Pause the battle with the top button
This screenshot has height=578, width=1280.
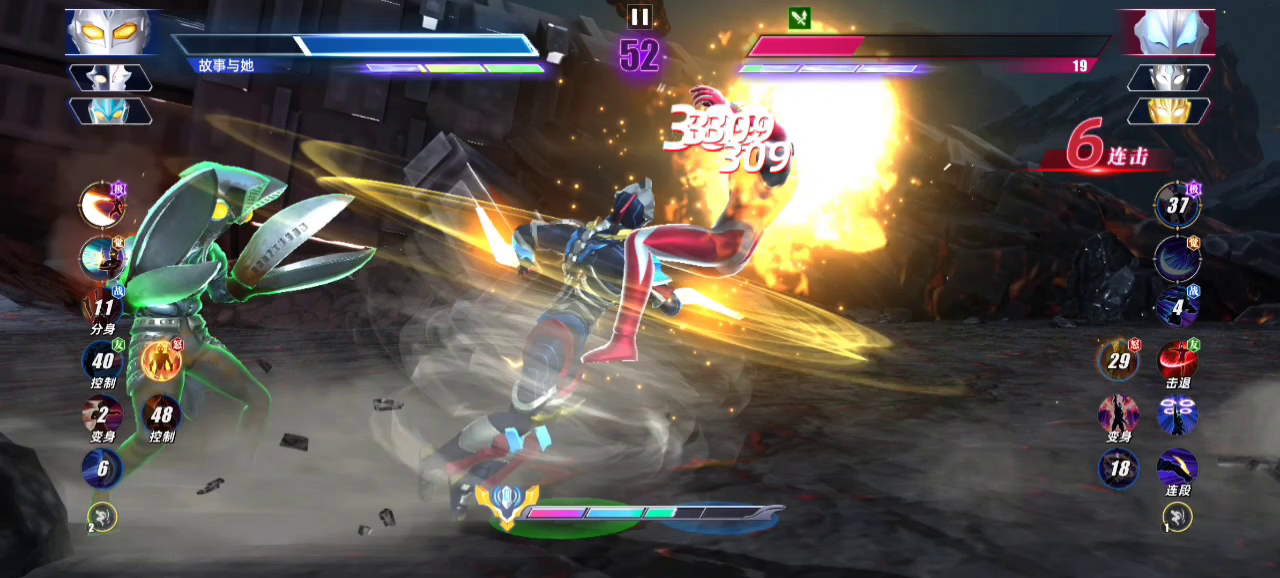639,16
